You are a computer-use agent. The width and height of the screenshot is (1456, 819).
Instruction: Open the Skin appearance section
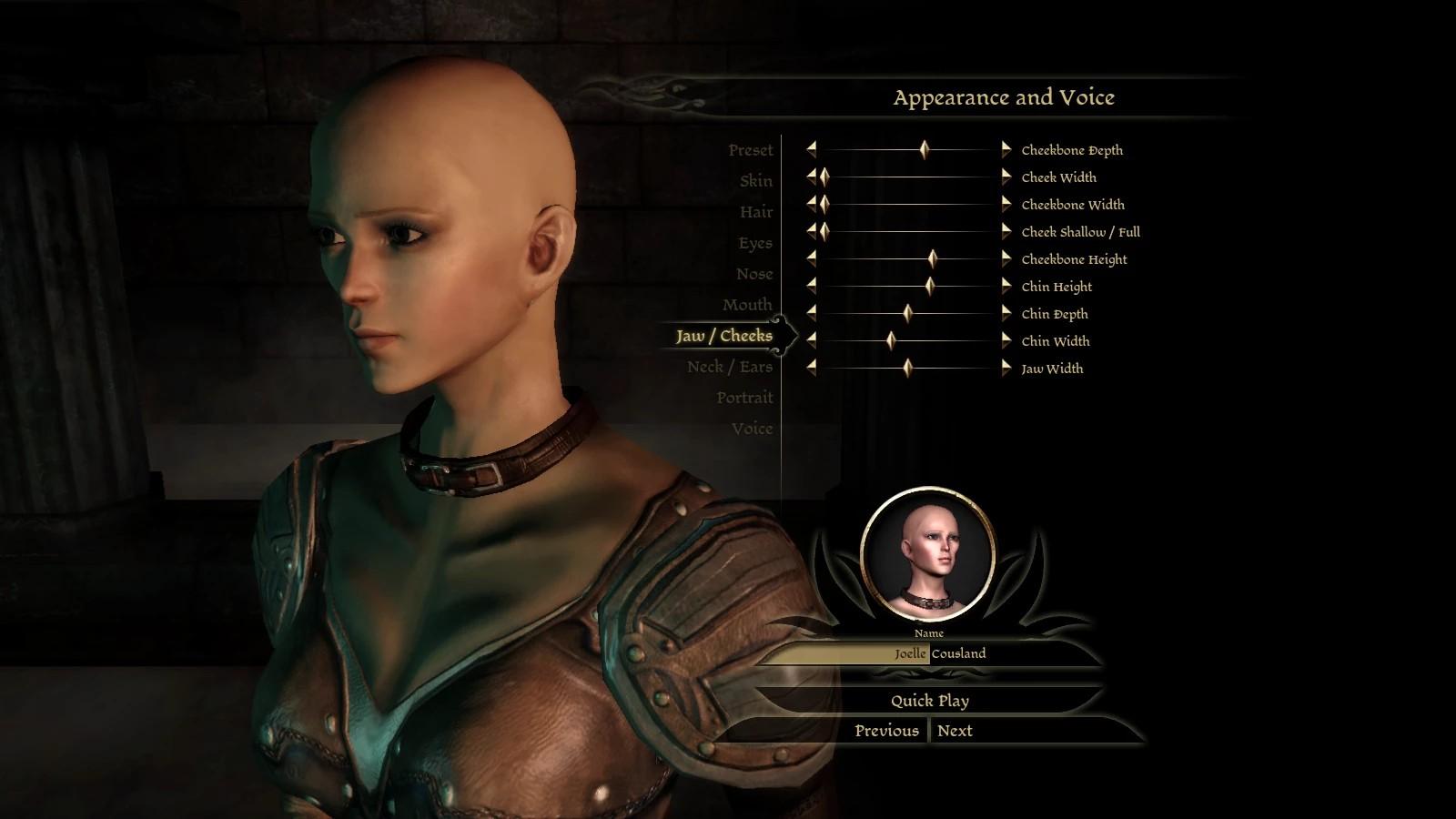point(755,181)
